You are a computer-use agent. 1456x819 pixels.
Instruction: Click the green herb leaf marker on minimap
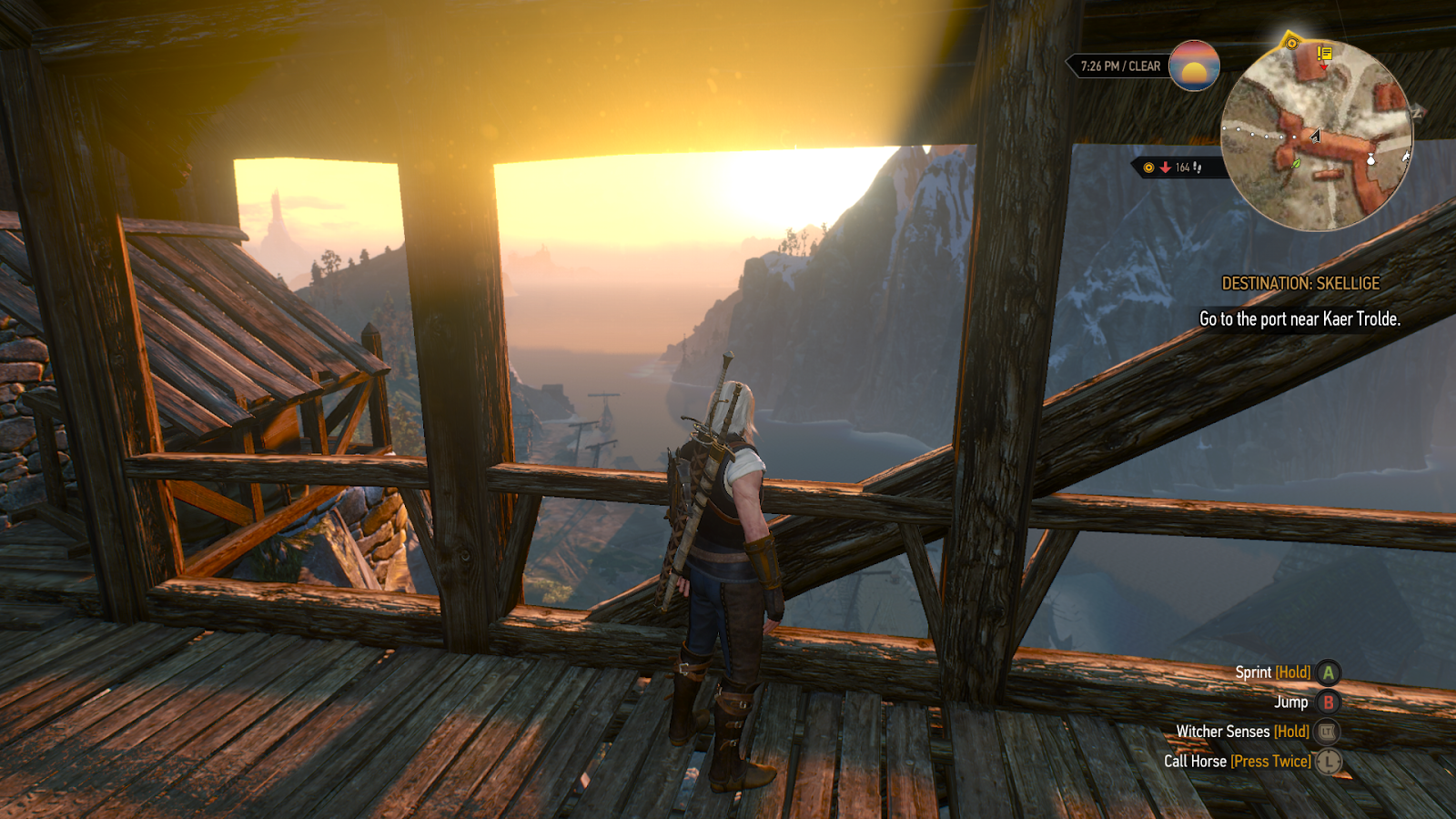pyautogui.click(x=1296, y=163)
